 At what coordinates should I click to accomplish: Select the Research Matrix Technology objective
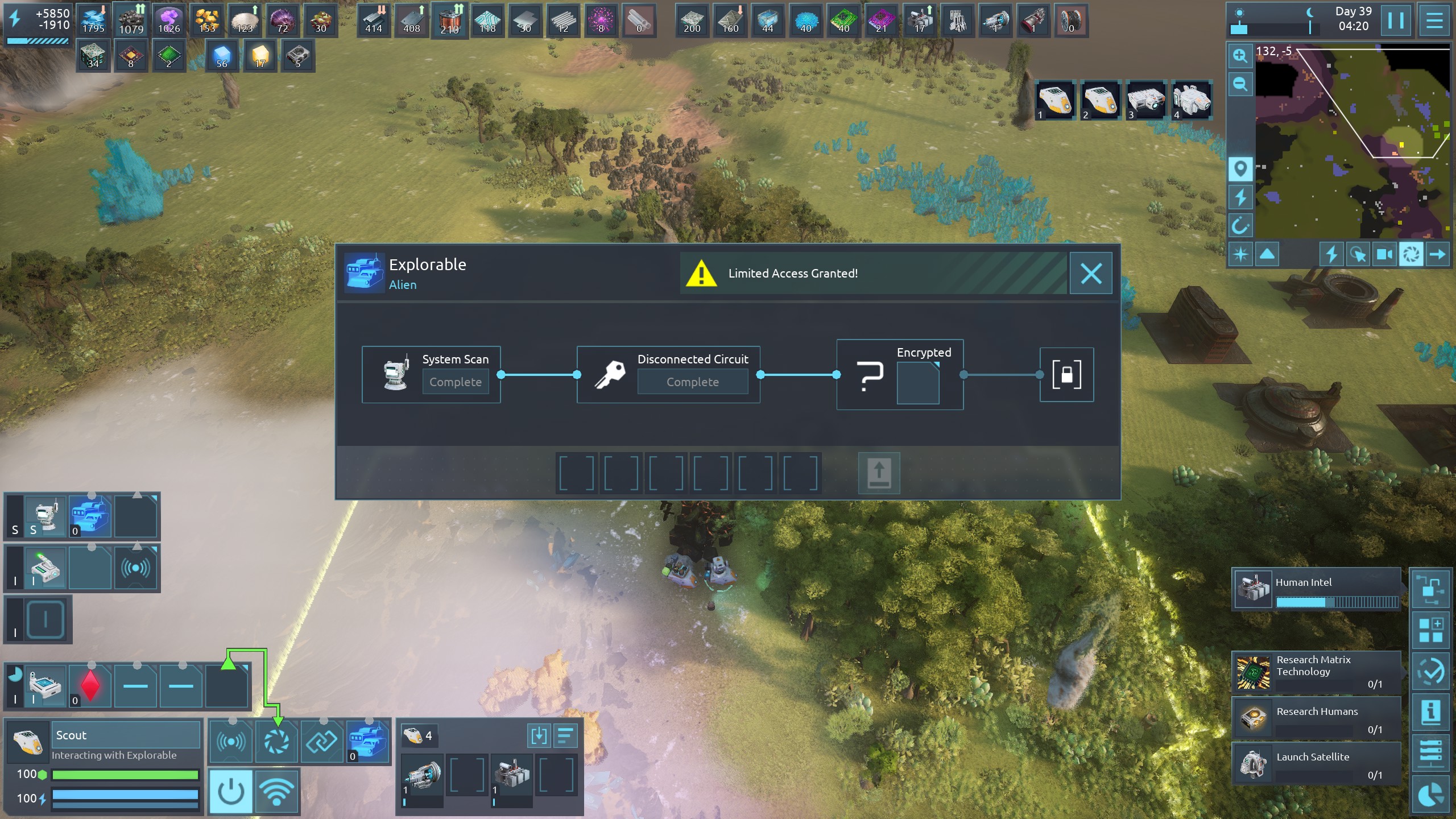point(1316,672)
